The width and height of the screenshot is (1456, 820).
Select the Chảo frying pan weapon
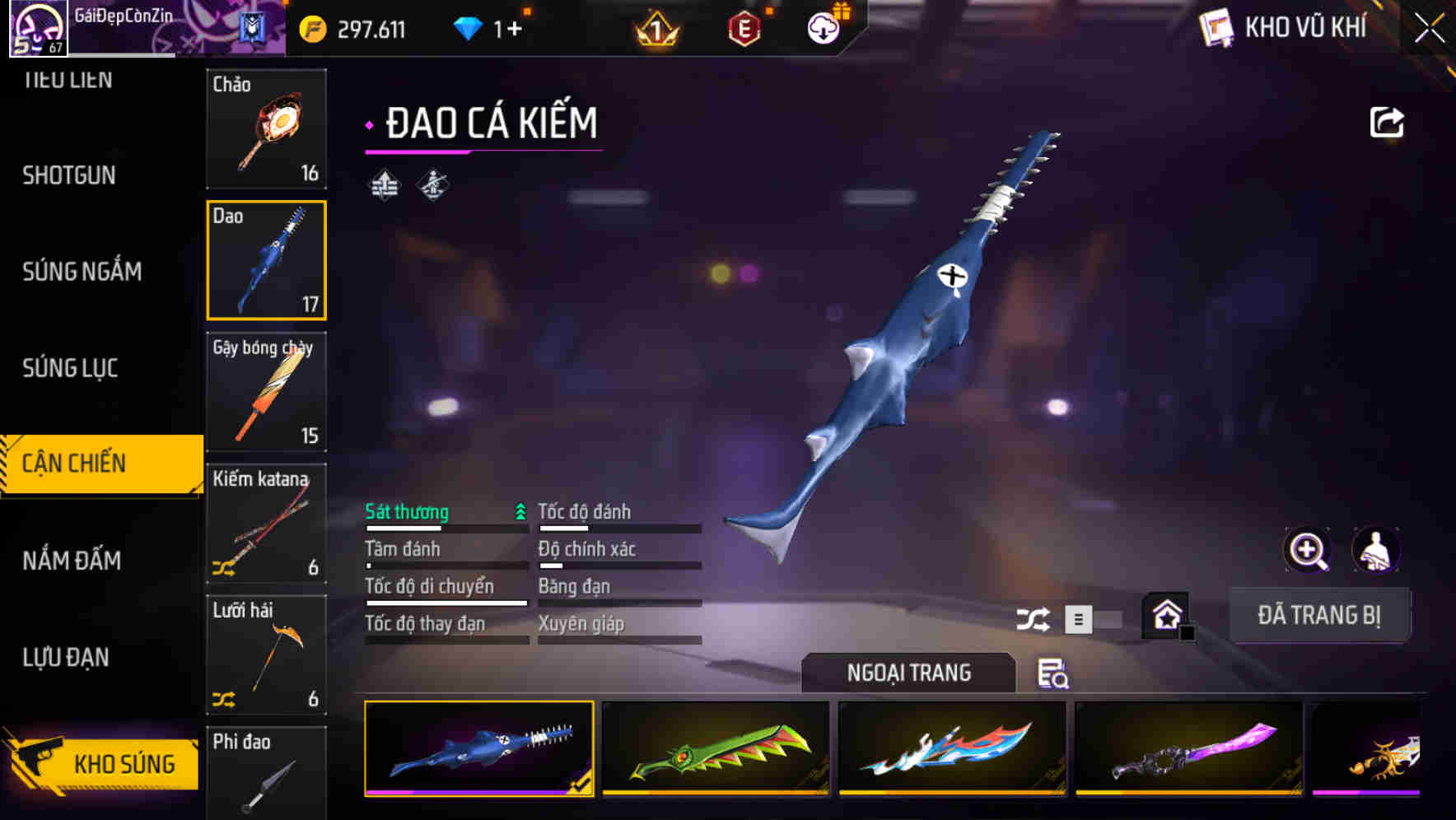[x=265, y=128]
